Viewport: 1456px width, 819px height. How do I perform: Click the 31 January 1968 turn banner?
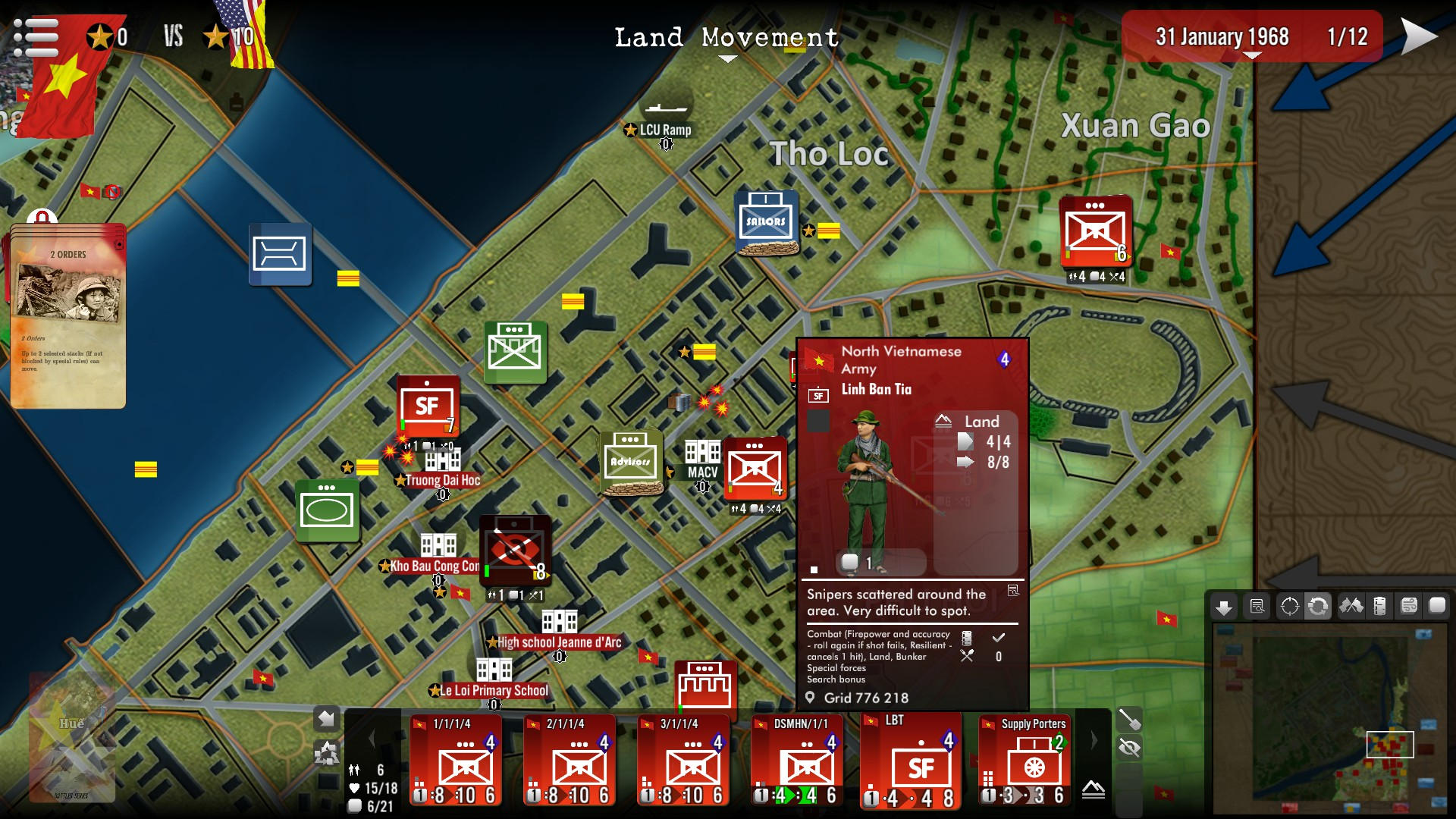[1223, 36]
